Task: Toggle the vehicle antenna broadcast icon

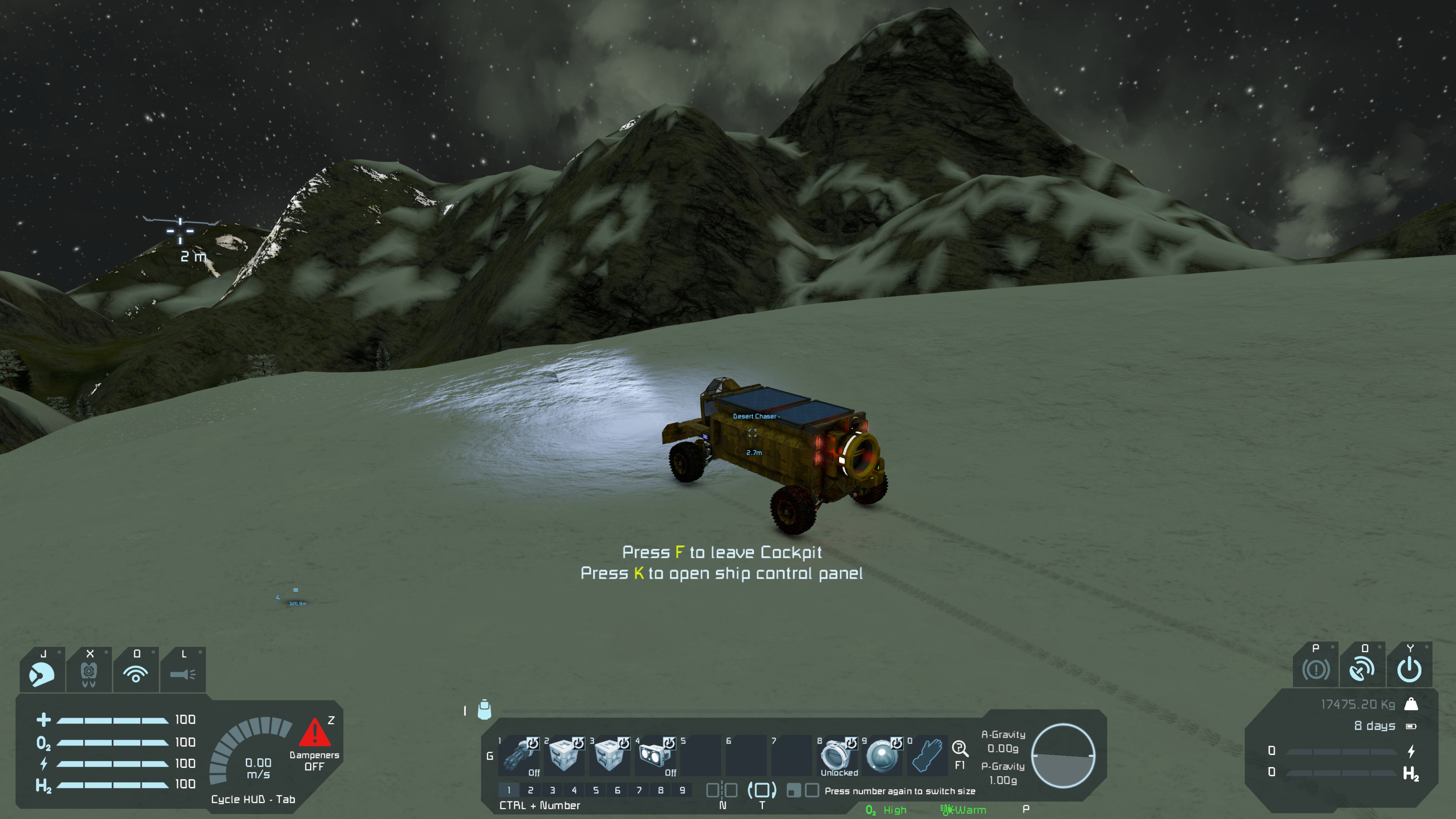Action: [x=1362, y=670]
